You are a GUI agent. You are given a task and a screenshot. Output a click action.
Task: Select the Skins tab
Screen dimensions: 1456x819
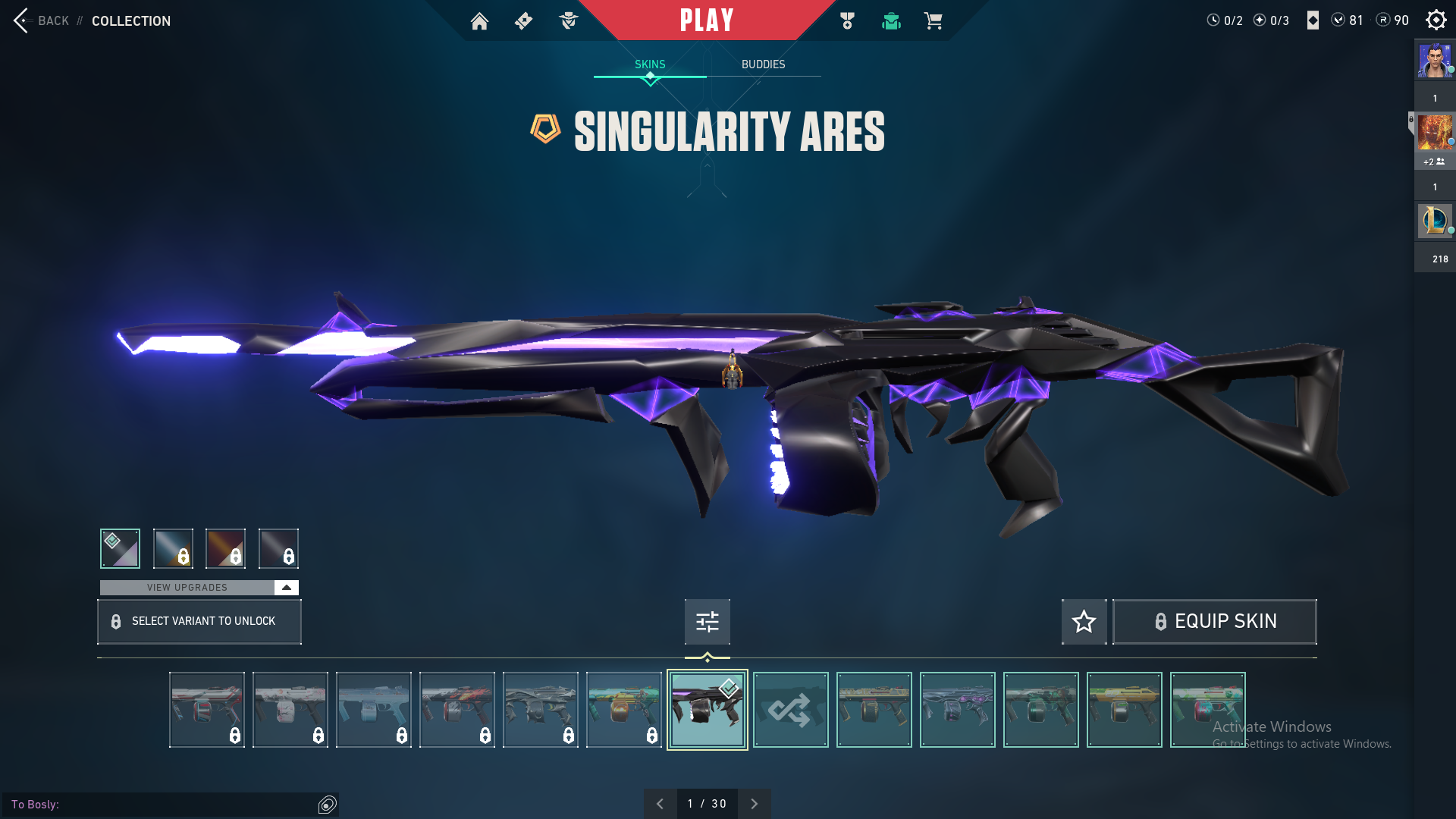(650, 64)
